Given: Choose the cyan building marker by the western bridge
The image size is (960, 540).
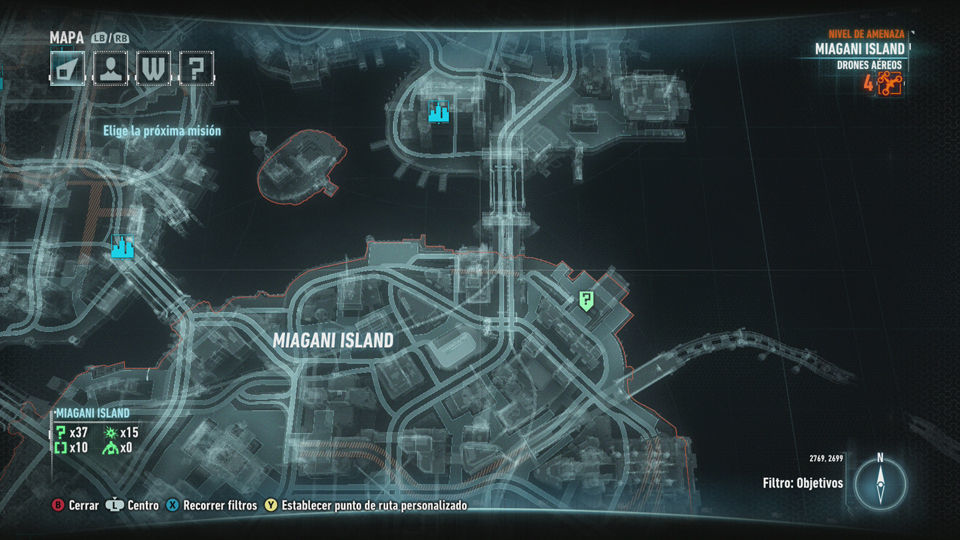Looking at the screenshot, I should [122, 246].
